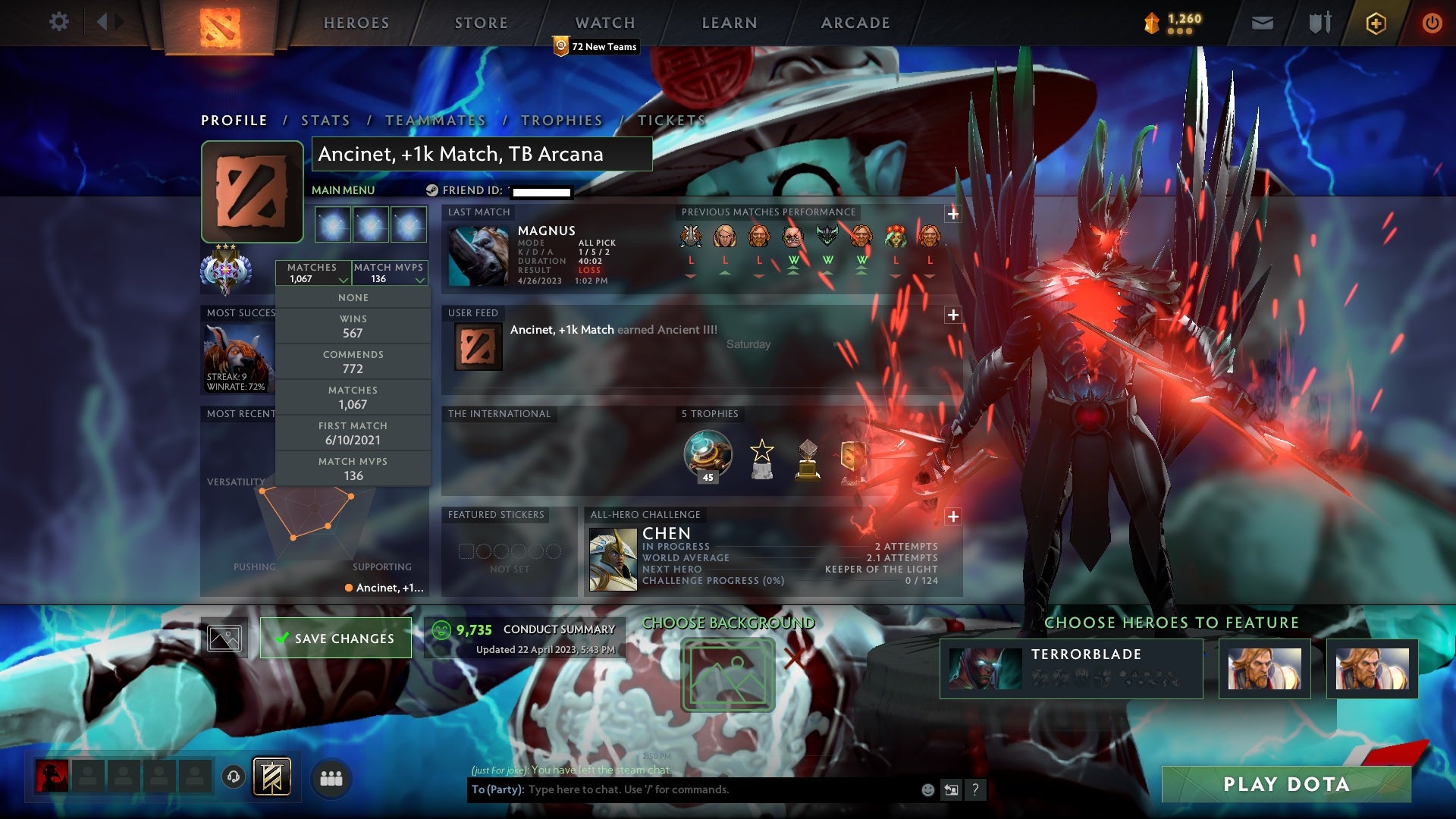Image resolution: width=1456 pixels, height=819 pixels.
Task: Open the ARCADE menu in the top navigation
Action: pyautogui.click(x=855, y=23)
